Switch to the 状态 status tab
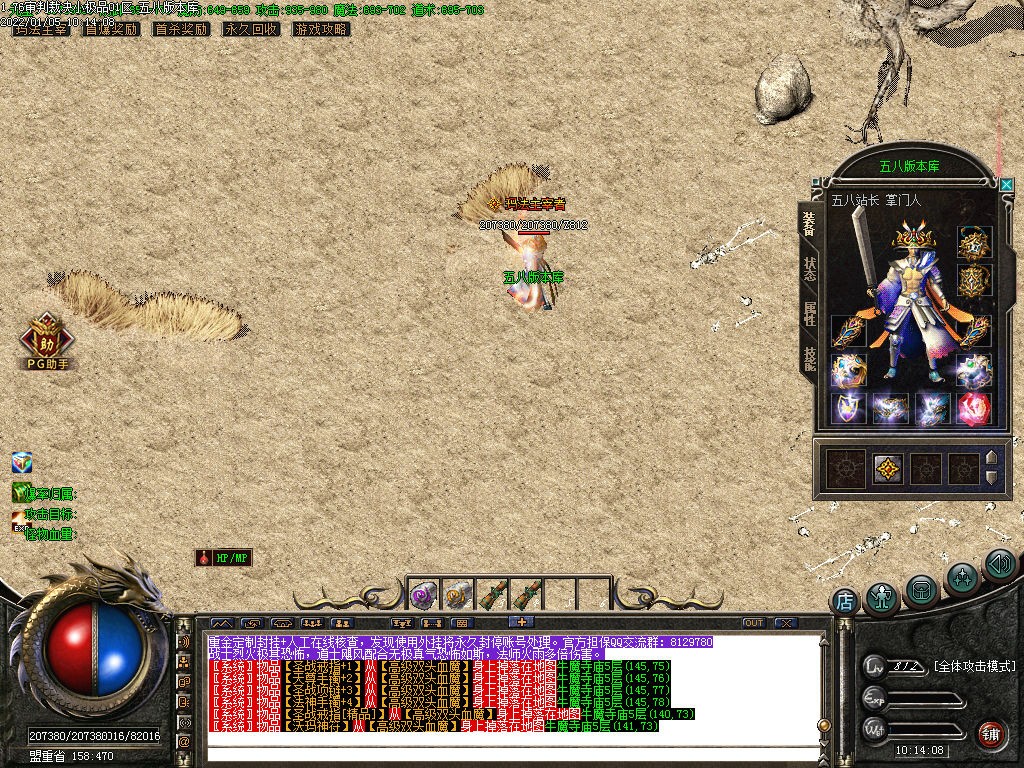 pyautogui.click(x=809, y=268)
